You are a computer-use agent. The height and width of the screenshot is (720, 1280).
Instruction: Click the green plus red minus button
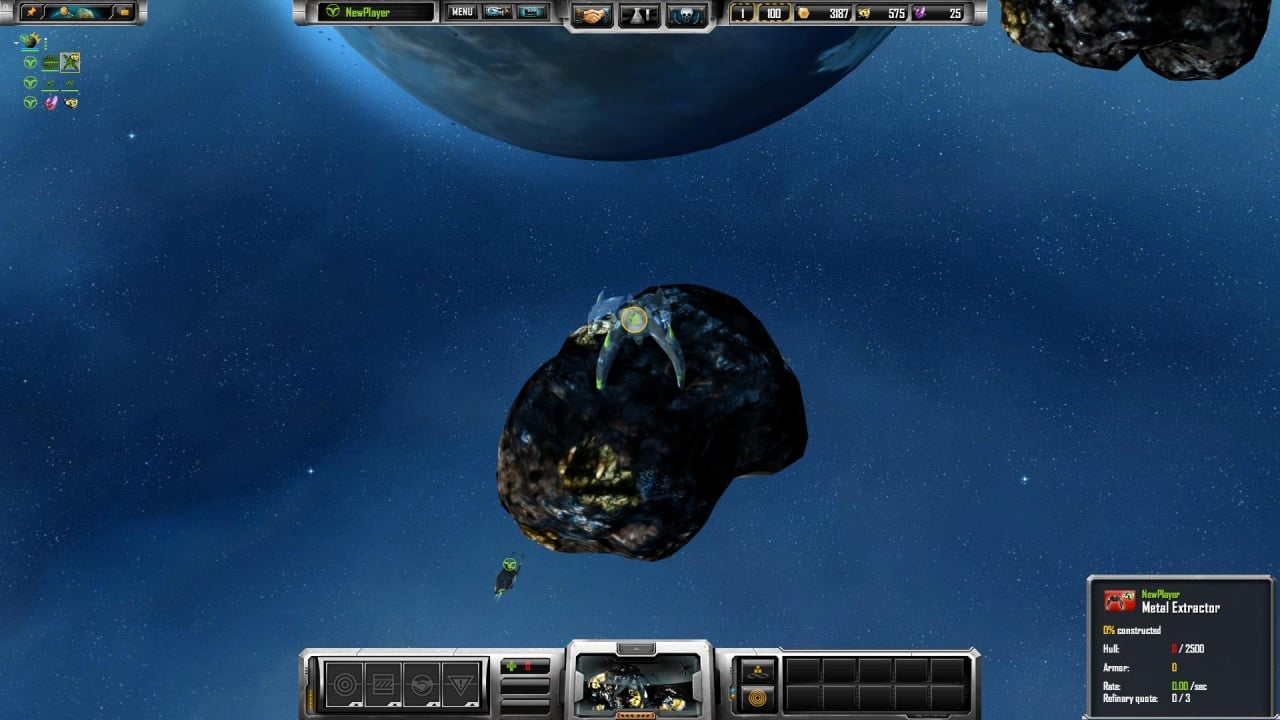[x=525, y=666]
